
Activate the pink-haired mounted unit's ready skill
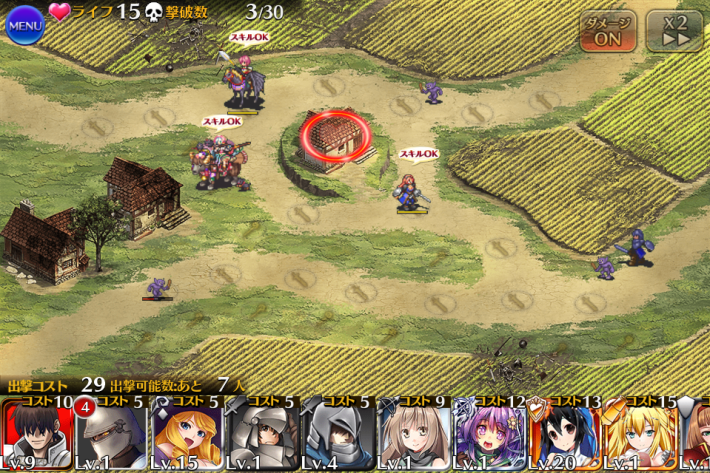coord(243,82)
